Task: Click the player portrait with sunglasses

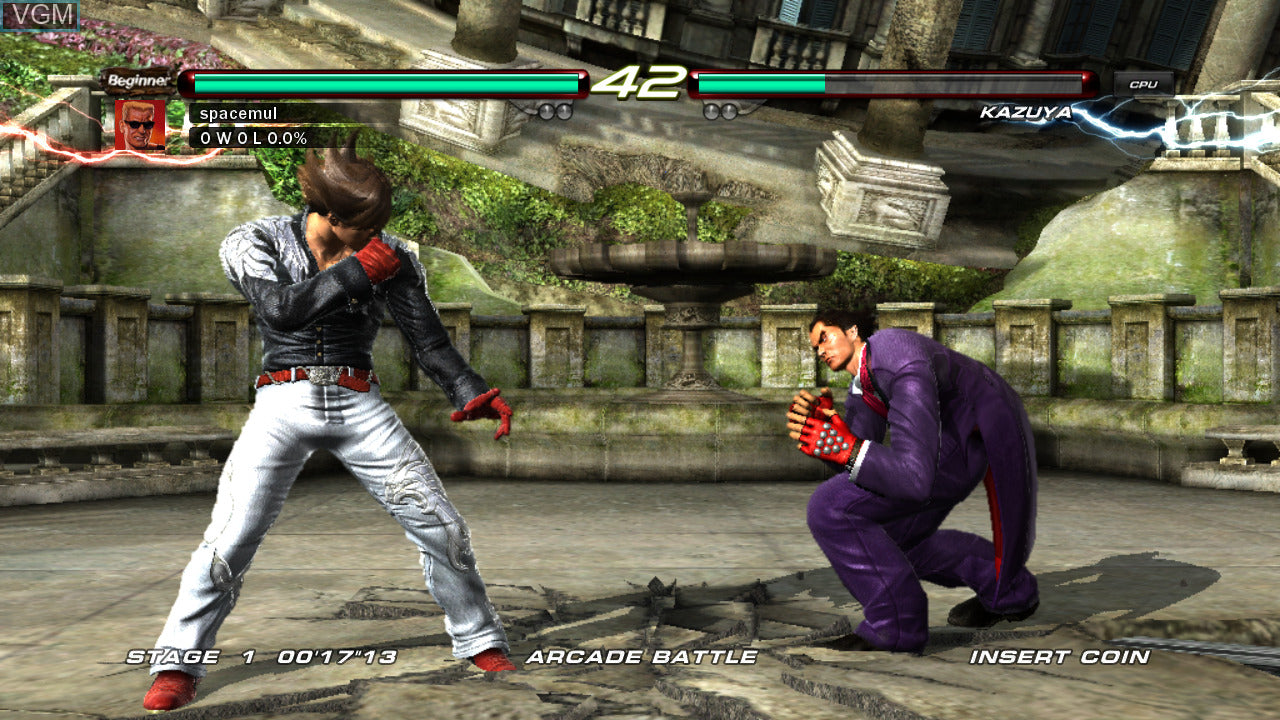Action: (140, 124)
